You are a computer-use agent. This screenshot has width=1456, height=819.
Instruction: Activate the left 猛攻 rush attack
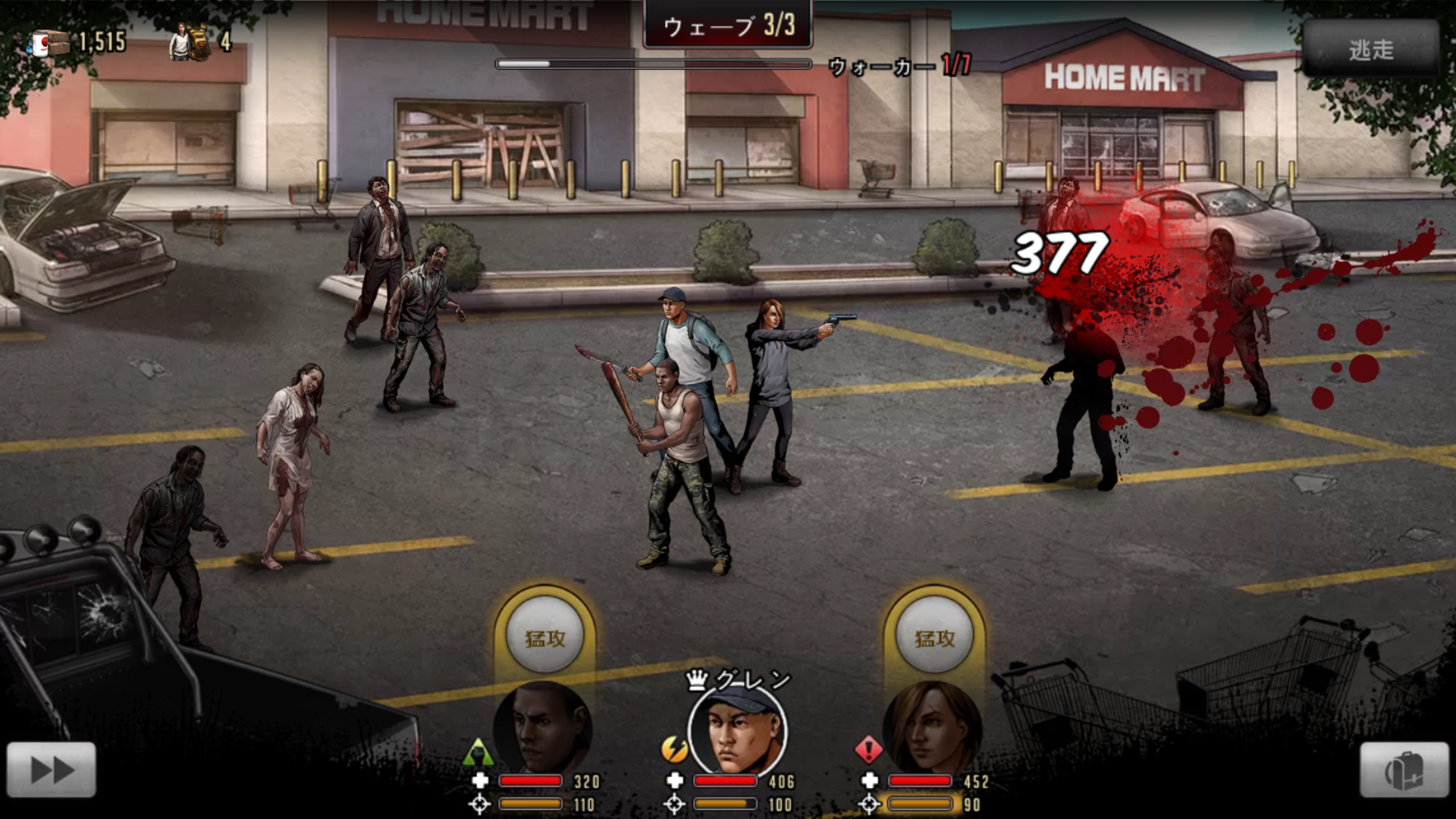544,637
